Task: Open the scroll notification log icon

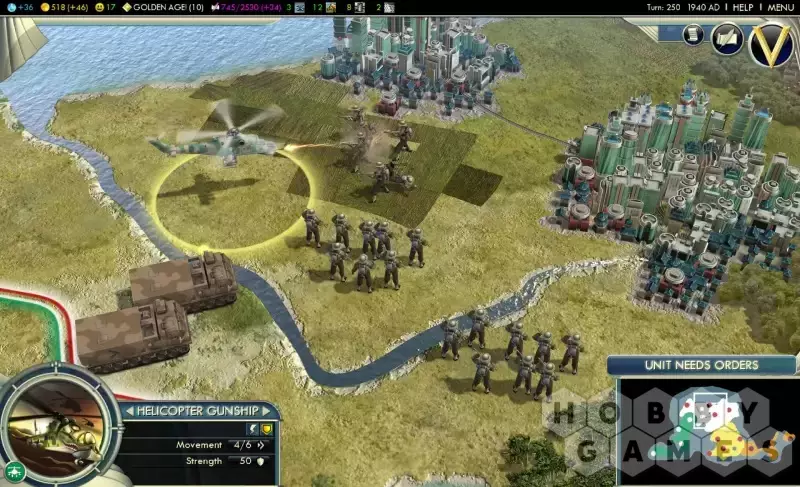Action: pos(692,35)
